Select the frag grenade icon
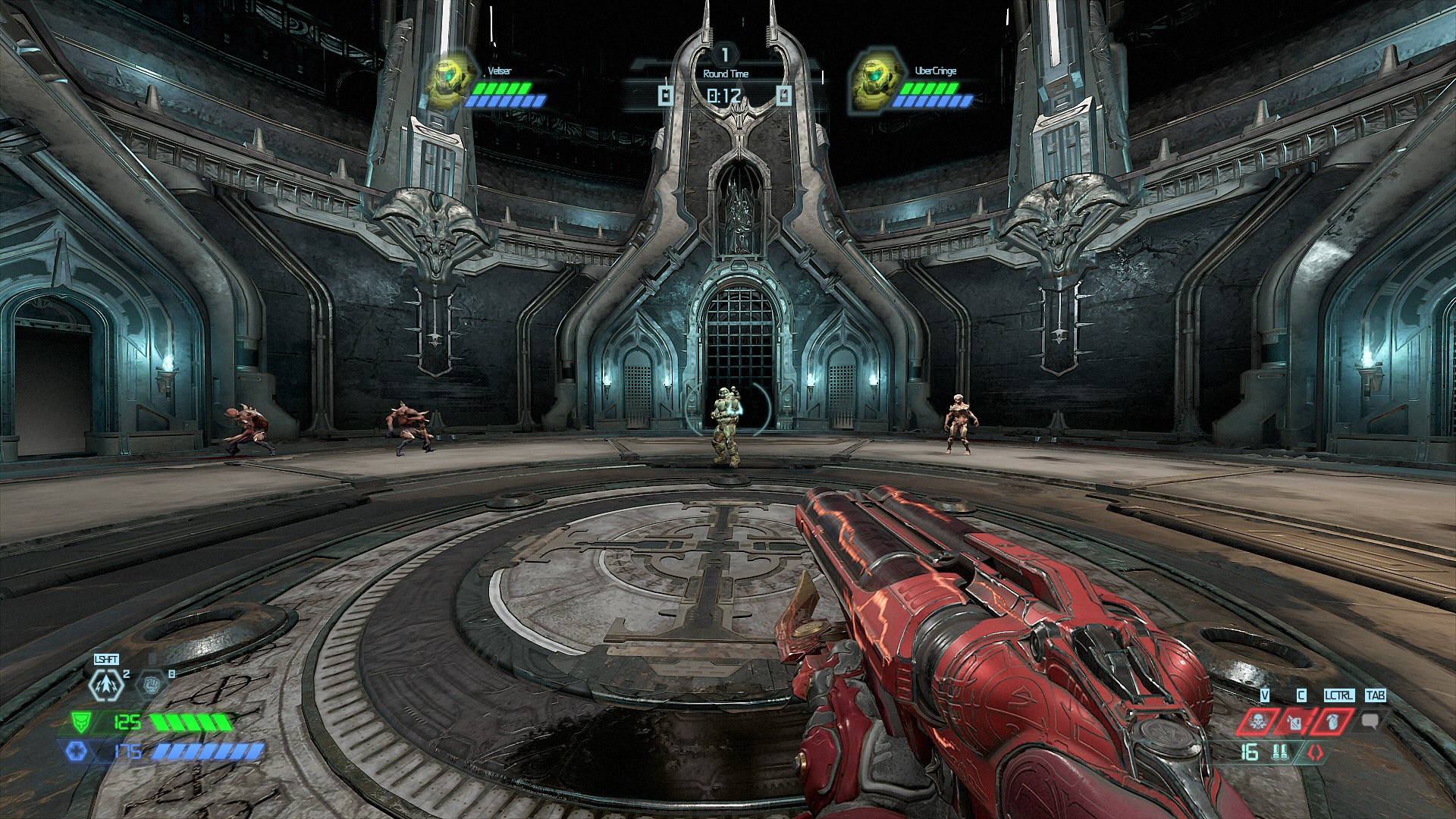Viewport: 1456px width, 819px height. tap(1333, 721)
